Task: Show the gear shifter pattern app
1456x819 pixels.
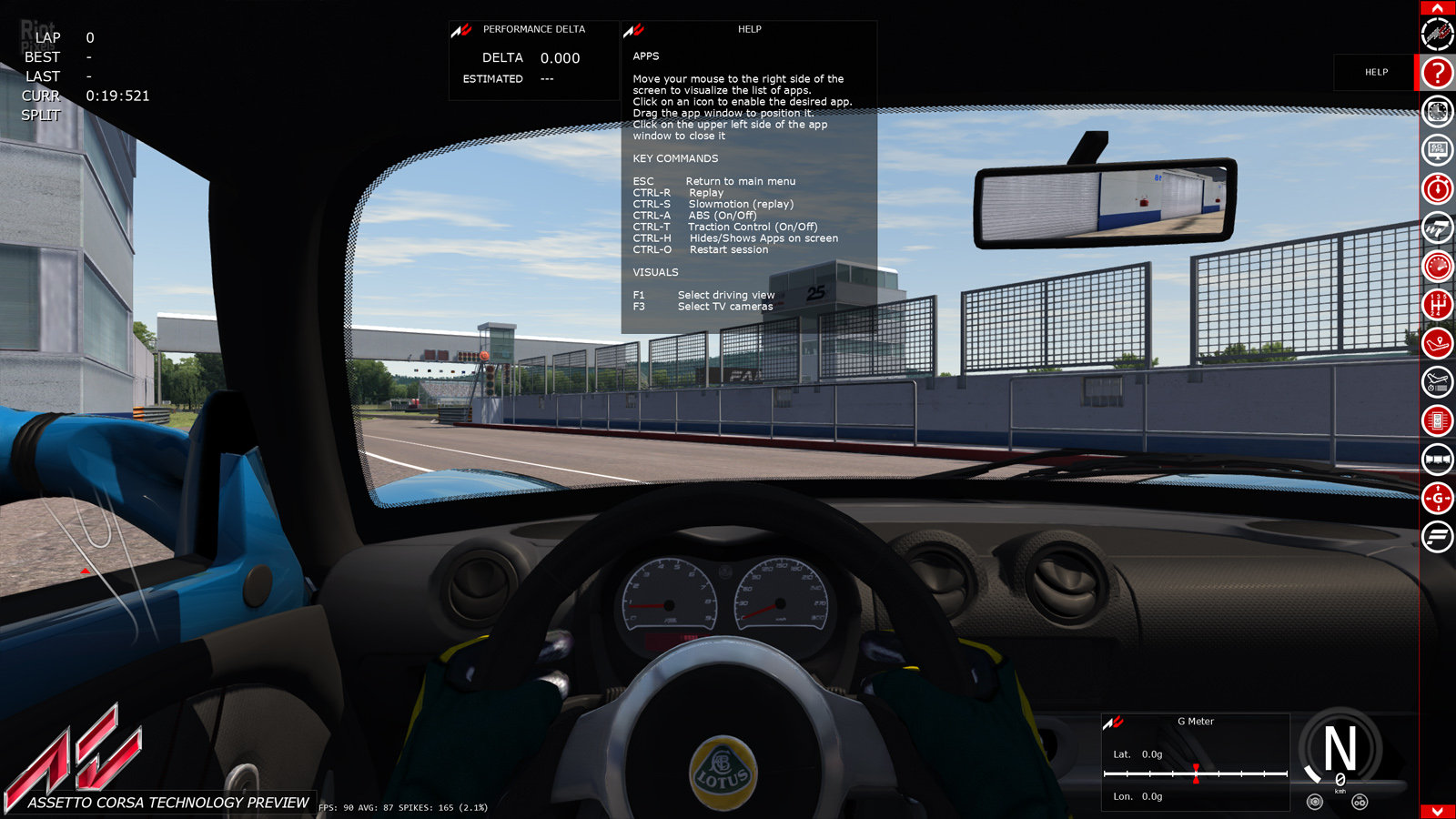Action: 1438,305
